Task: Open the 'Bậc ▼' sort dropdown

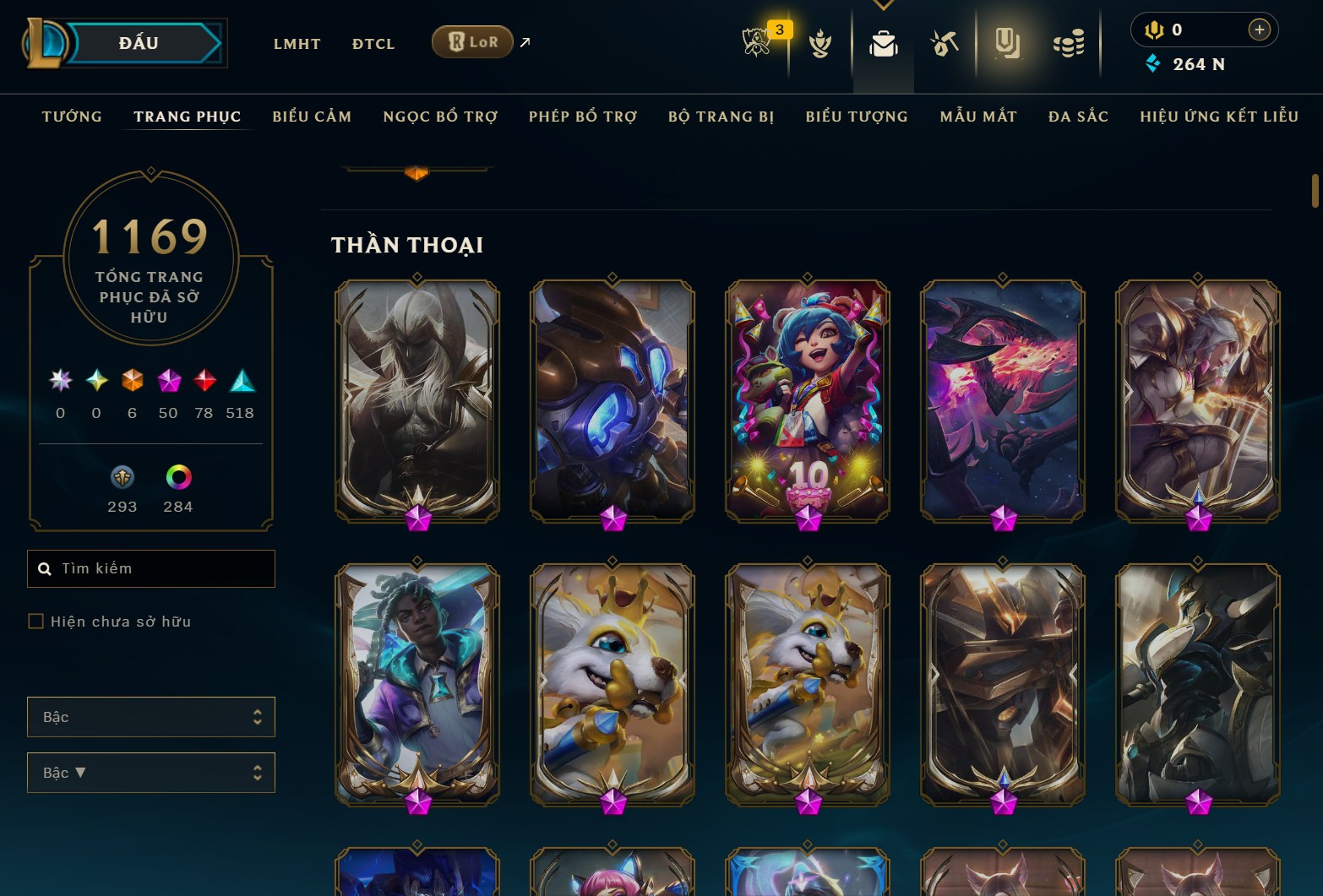Action: click(150, 773)
